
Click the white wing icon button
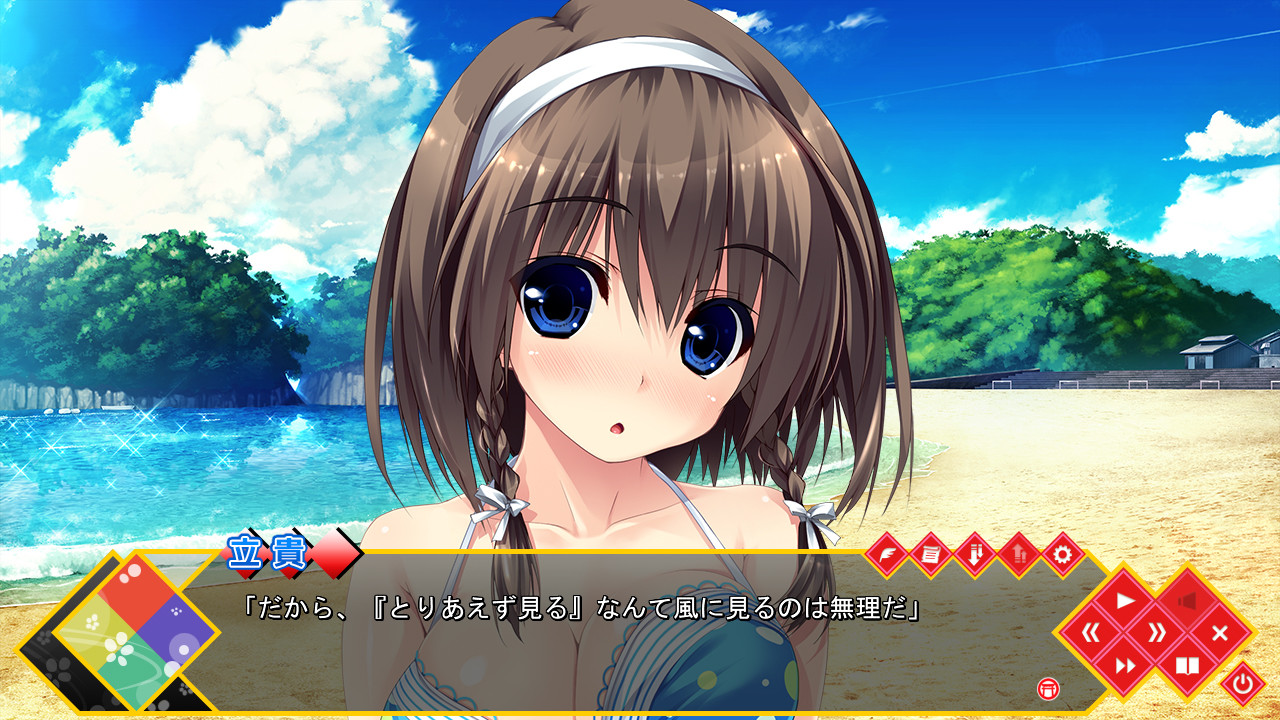tap(885, 553)
